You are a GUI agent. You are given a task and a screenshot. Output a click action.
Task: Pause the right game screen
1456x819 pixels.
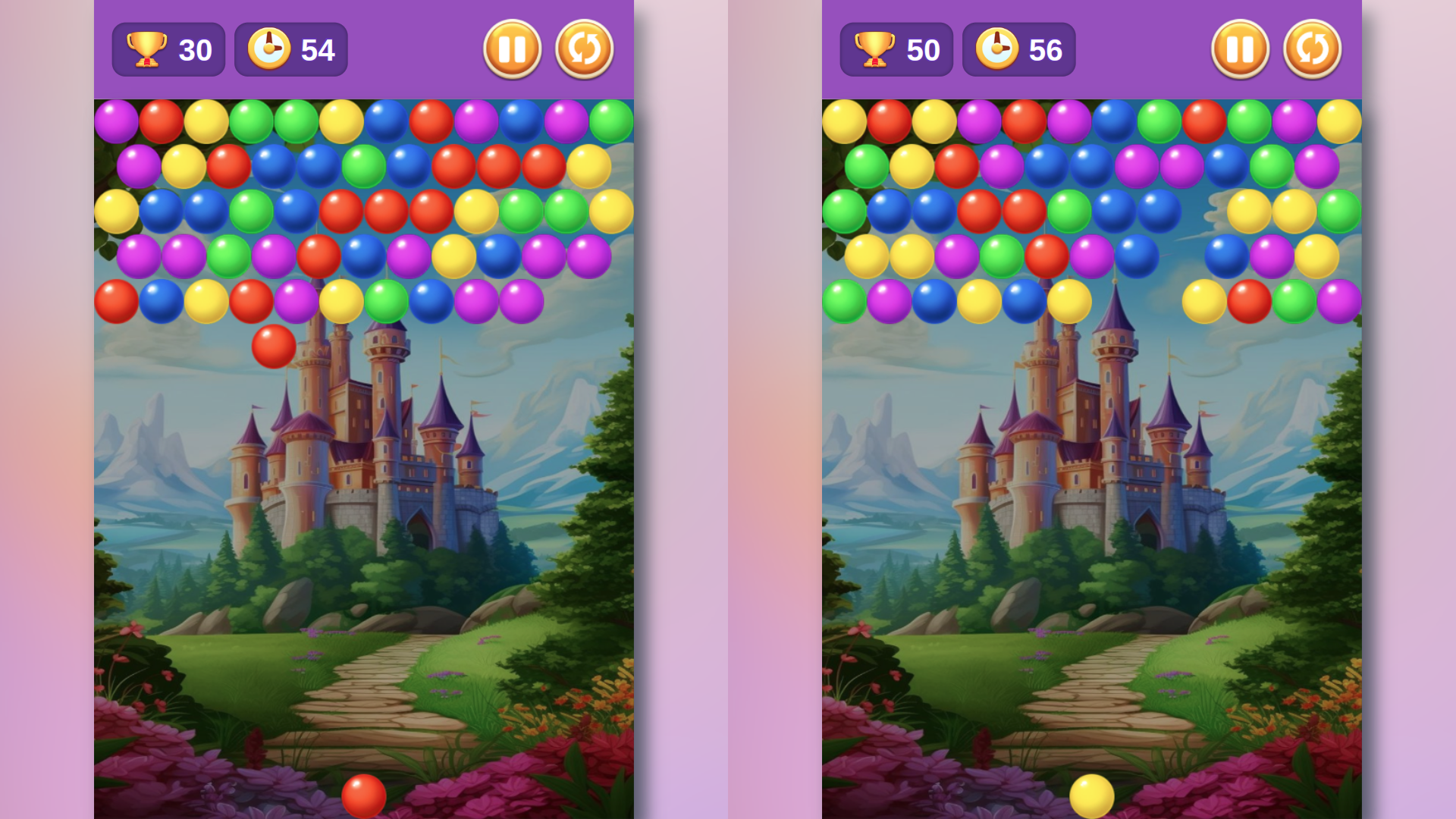coord(1240,49)
